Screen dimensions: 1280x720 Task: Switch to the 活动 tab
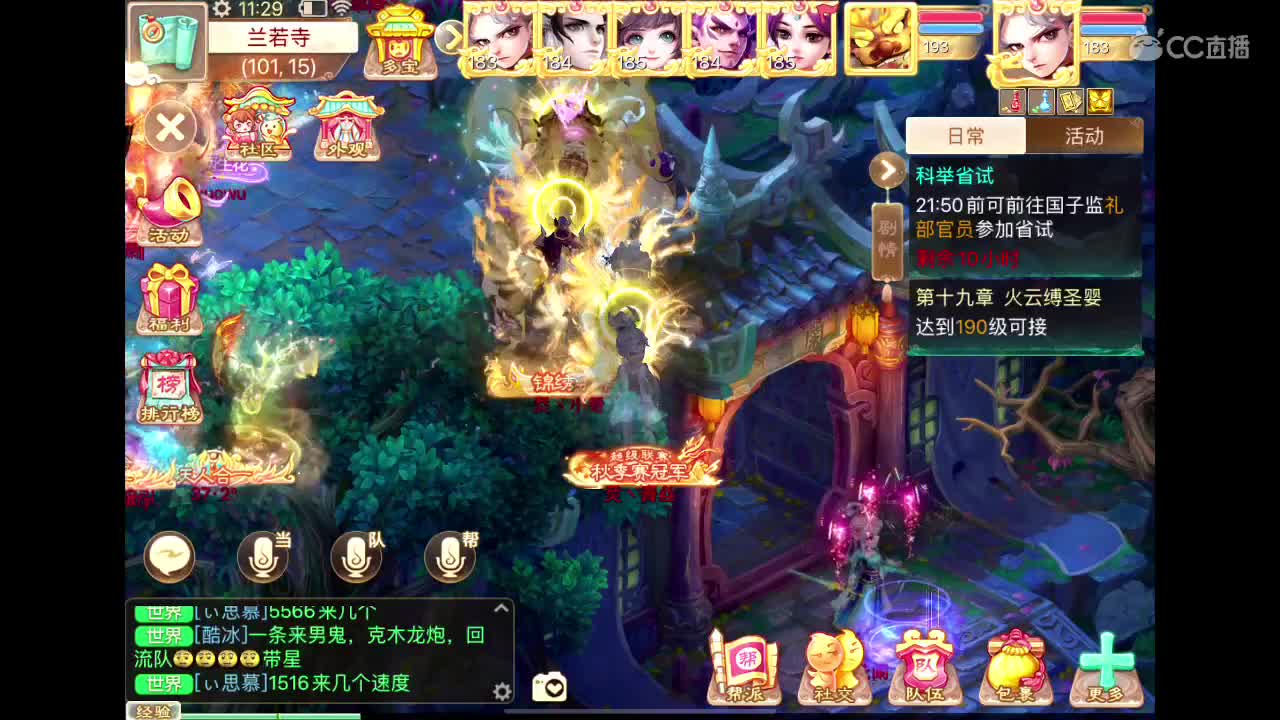tap(1086, 137)
